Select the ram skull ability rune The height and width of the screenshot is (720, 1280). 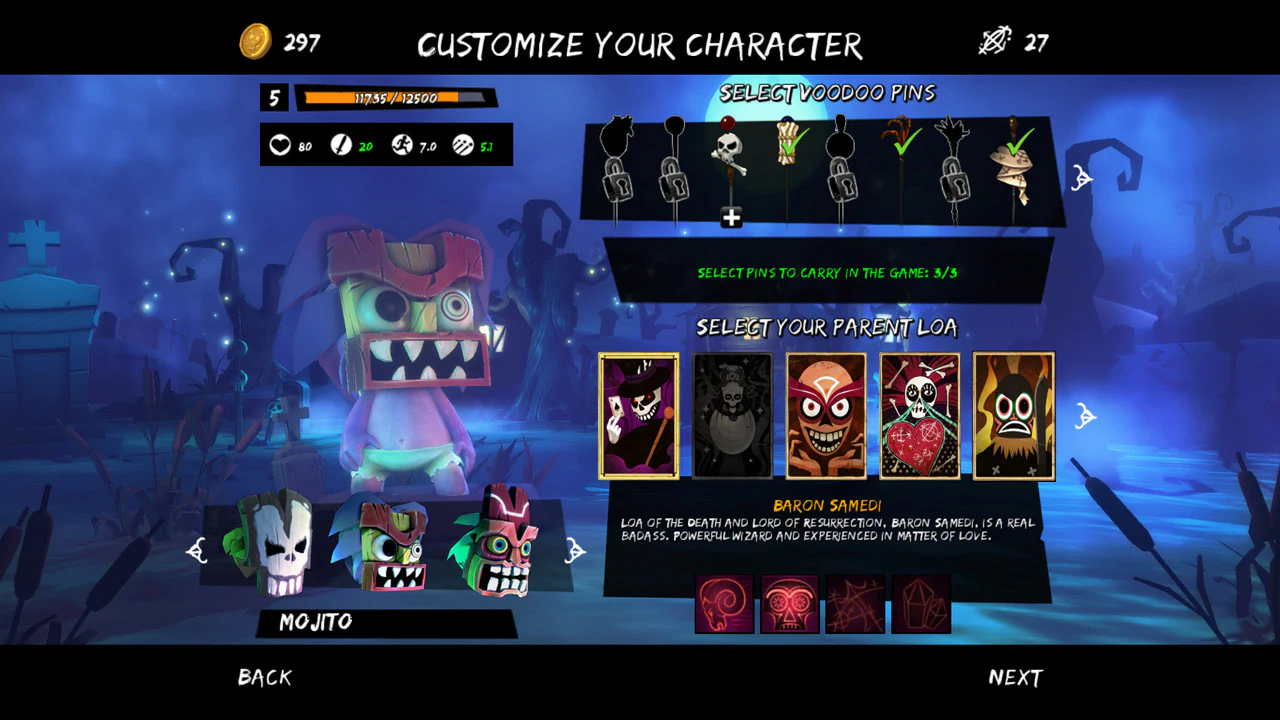tap(724, 604)
